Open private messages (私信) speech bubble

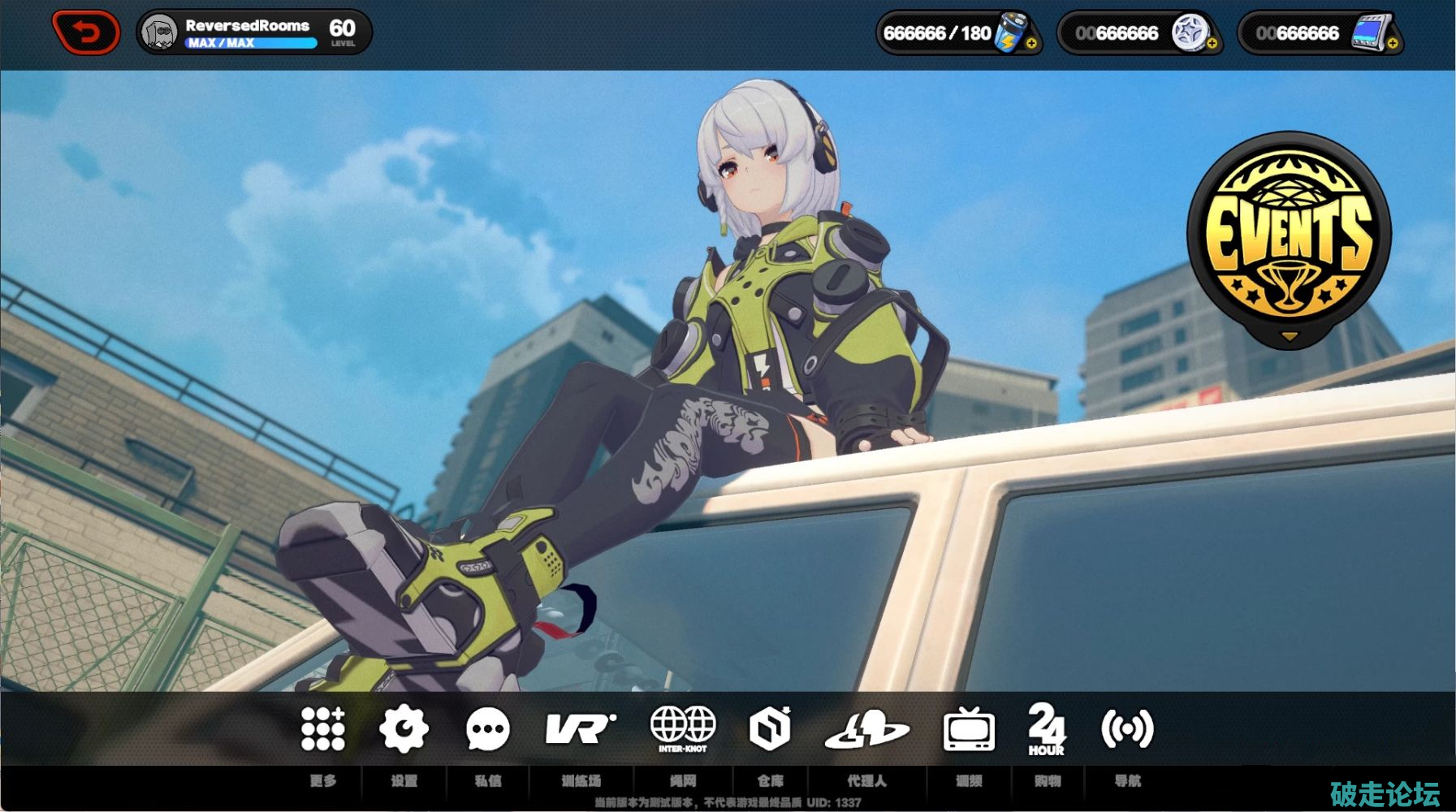click(487, 728)
